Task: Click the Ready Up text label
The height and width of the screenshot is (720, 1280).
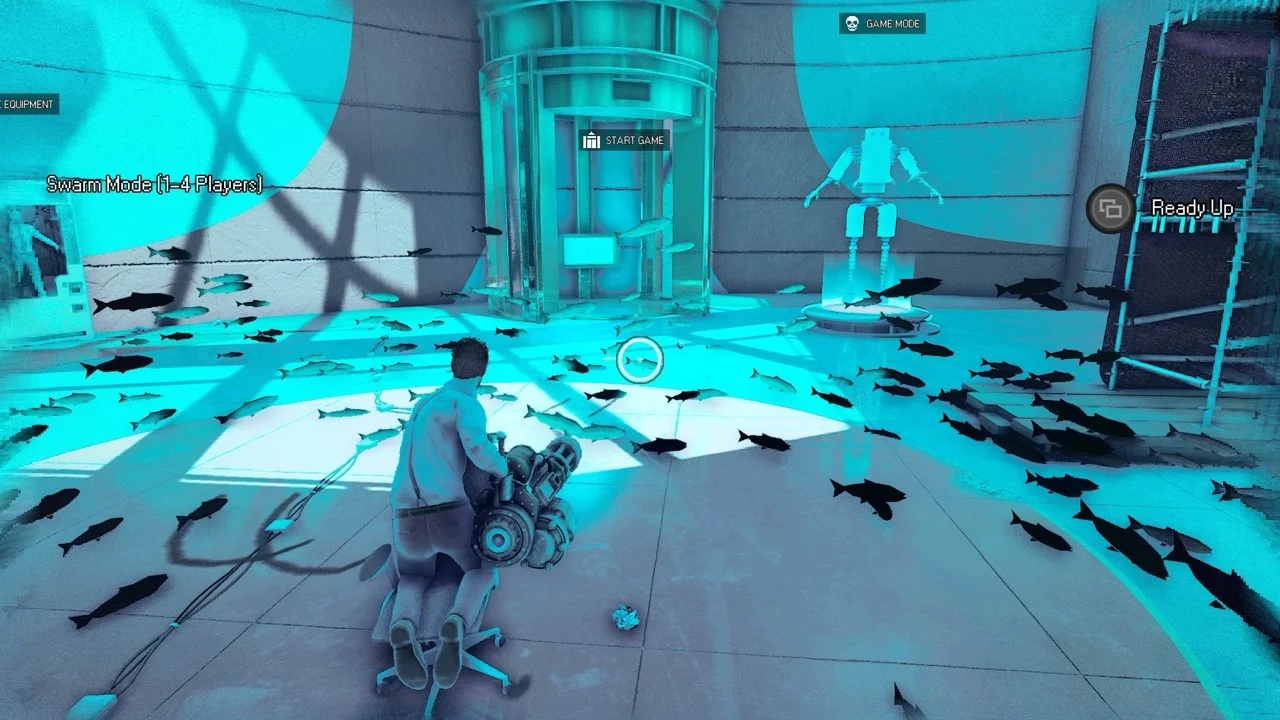Action: click(1194, 210)
